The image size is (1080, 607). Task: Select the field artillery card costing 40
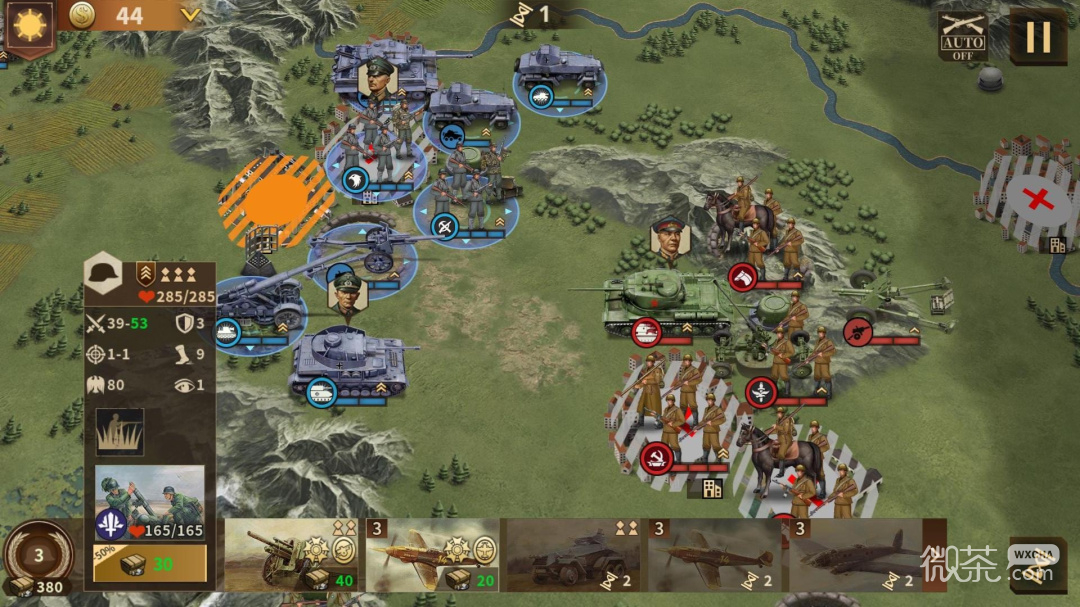292,555
